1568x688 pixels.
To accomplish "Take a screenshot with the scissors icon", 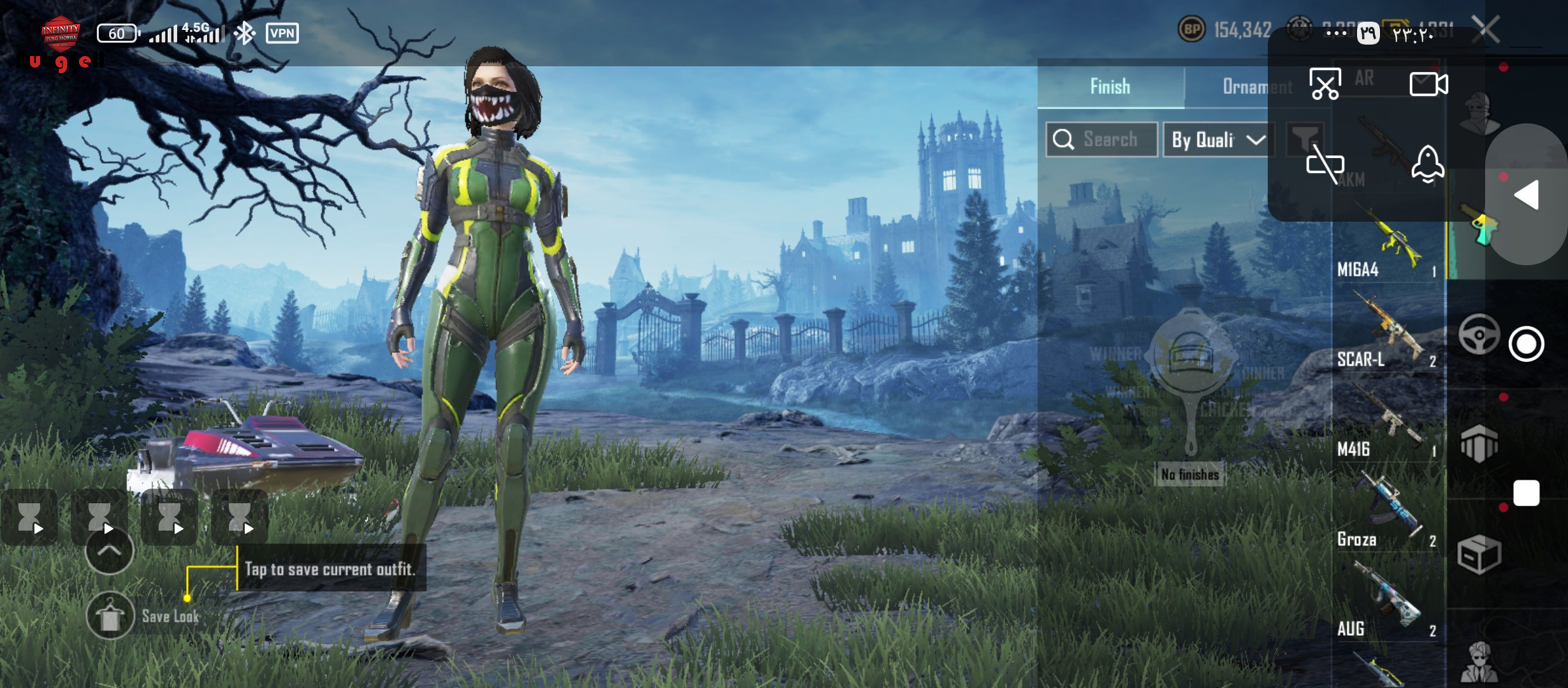I will tap(1325, 84).
